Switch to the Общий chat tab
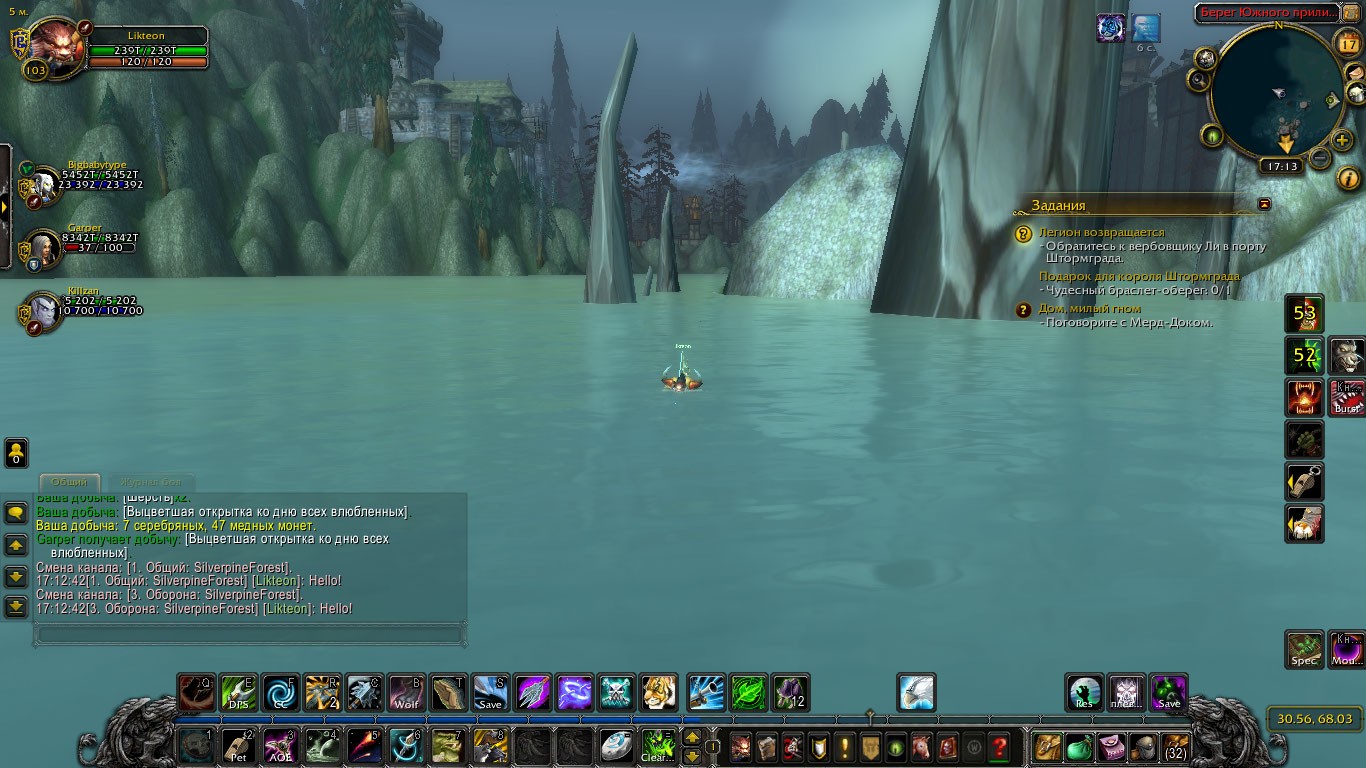This screenshot has height=768, width=1366. coord(70,482)
